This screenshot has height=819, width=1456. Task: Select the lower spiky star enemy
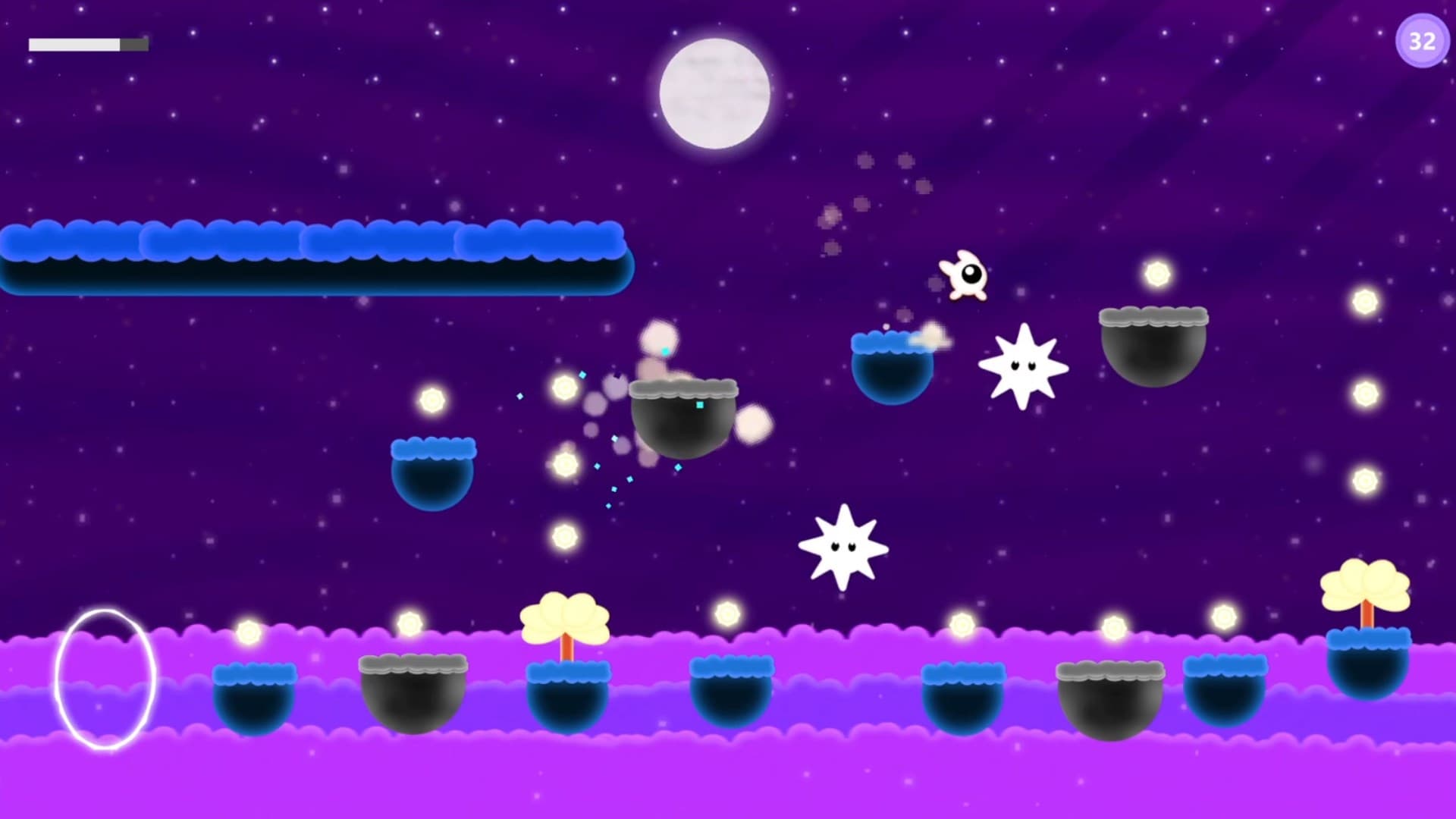(x=842, y=546)
